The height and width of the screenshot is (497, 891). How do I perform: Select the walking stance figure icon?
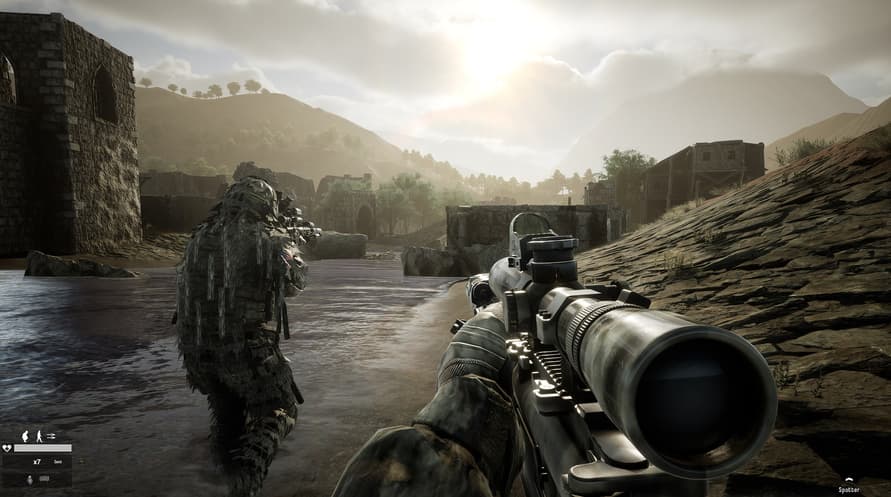(38, 436)
